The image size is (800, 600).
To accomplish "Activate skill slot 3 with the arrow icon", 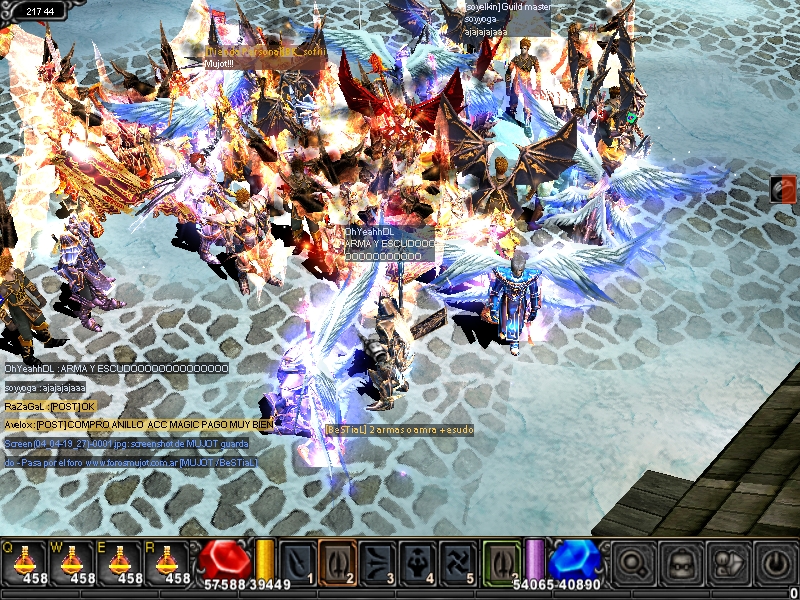I will 377,561.
